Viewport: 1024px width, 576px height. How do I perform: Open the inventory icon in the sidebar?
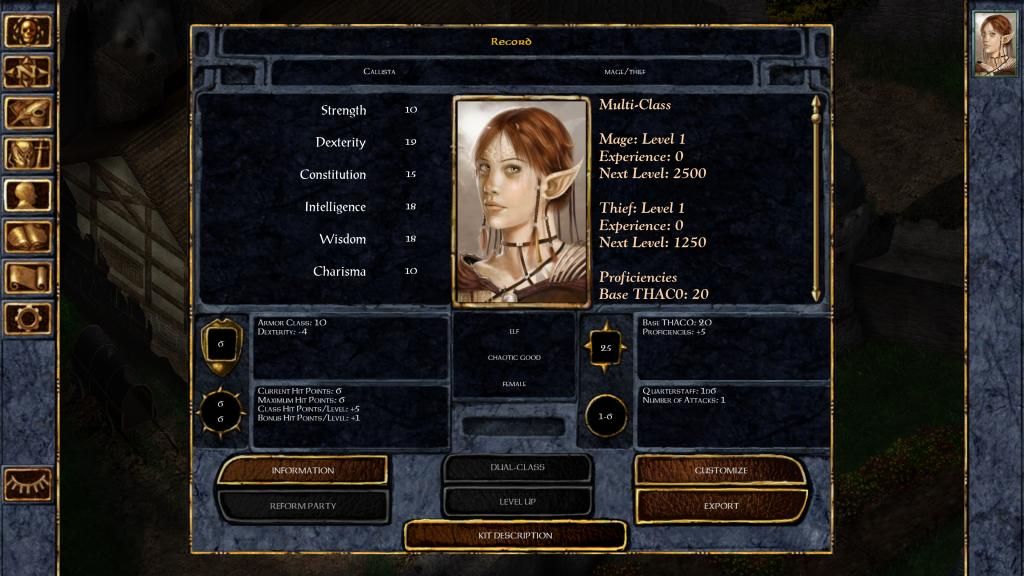click(28, 154)
